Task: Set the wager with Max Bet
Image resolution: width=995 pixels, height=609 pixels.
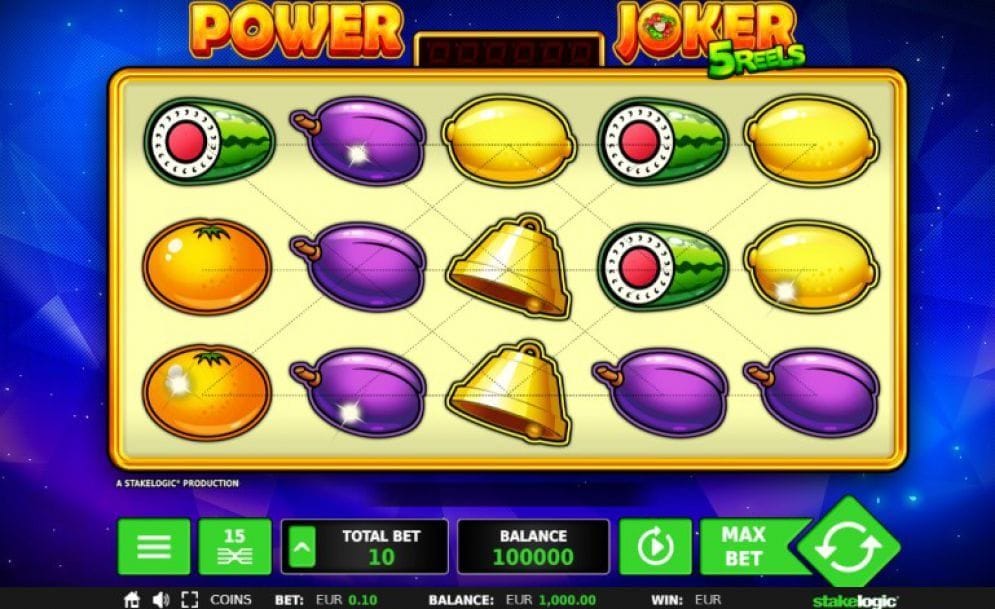Action: pyautogui.click(x=744, y=547)
